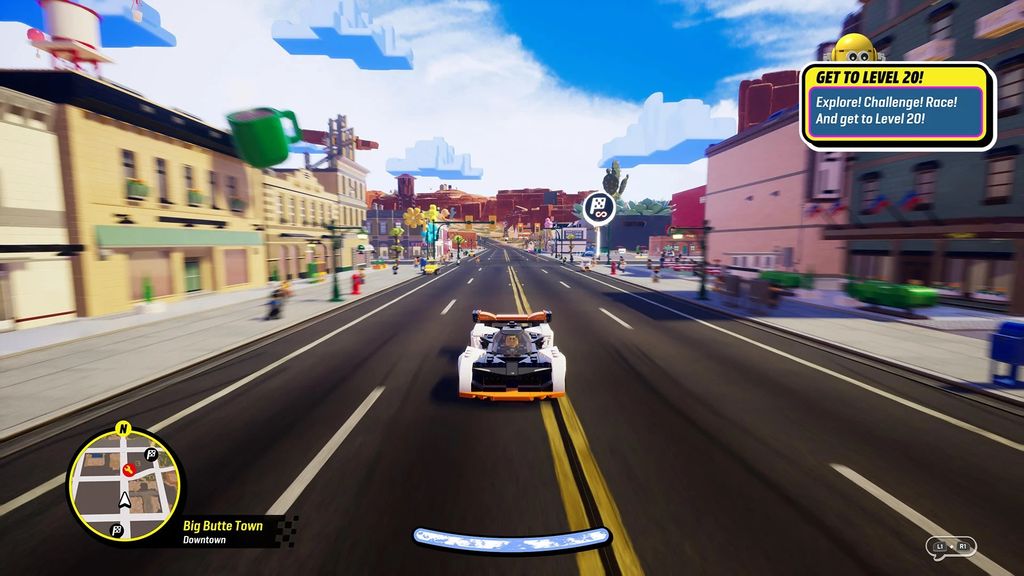Screen dimensions: 1024x576
Task: Click the white player arrow on the minimap
Action: pyautogui.click(x=125, y=499)
